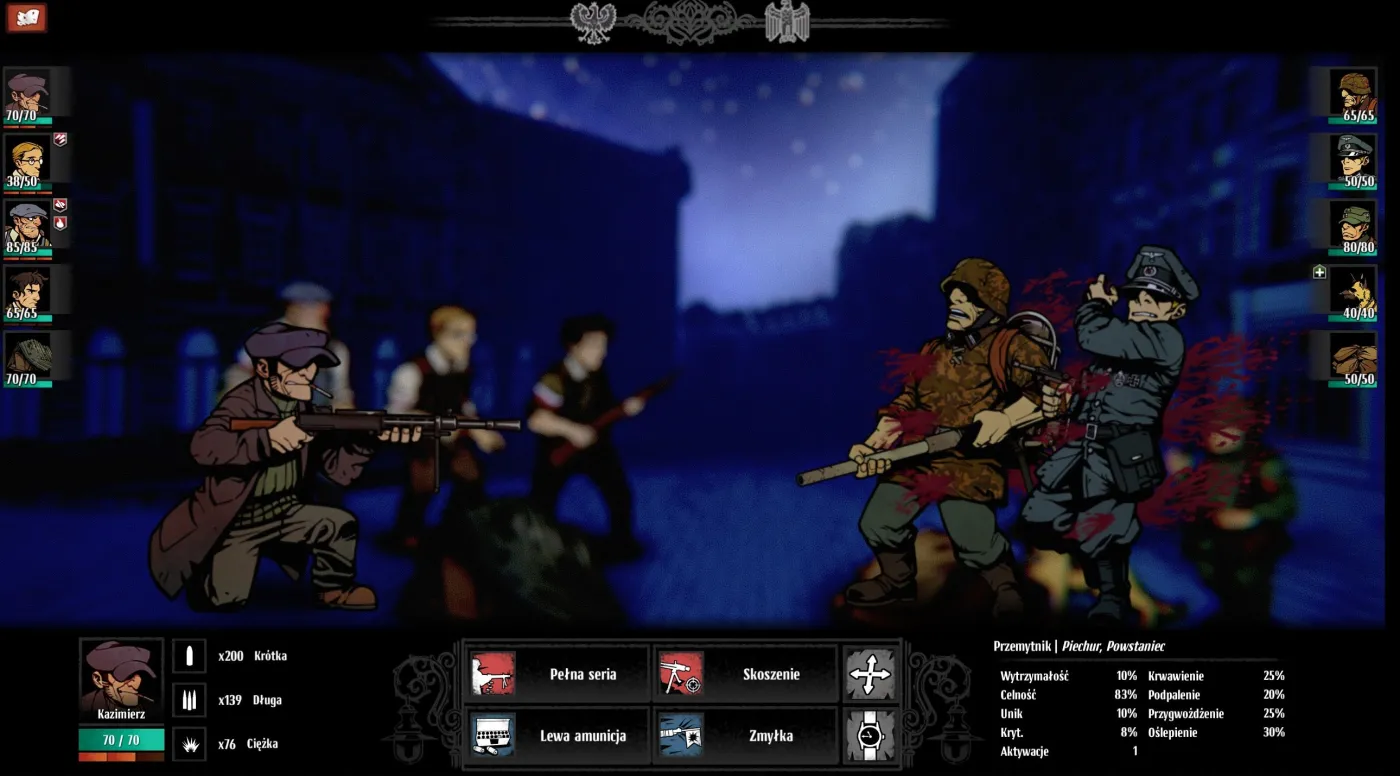1400x776 pixels.
Task: Activate the Skoszenie ability
Action: click(x=745, y=674)
